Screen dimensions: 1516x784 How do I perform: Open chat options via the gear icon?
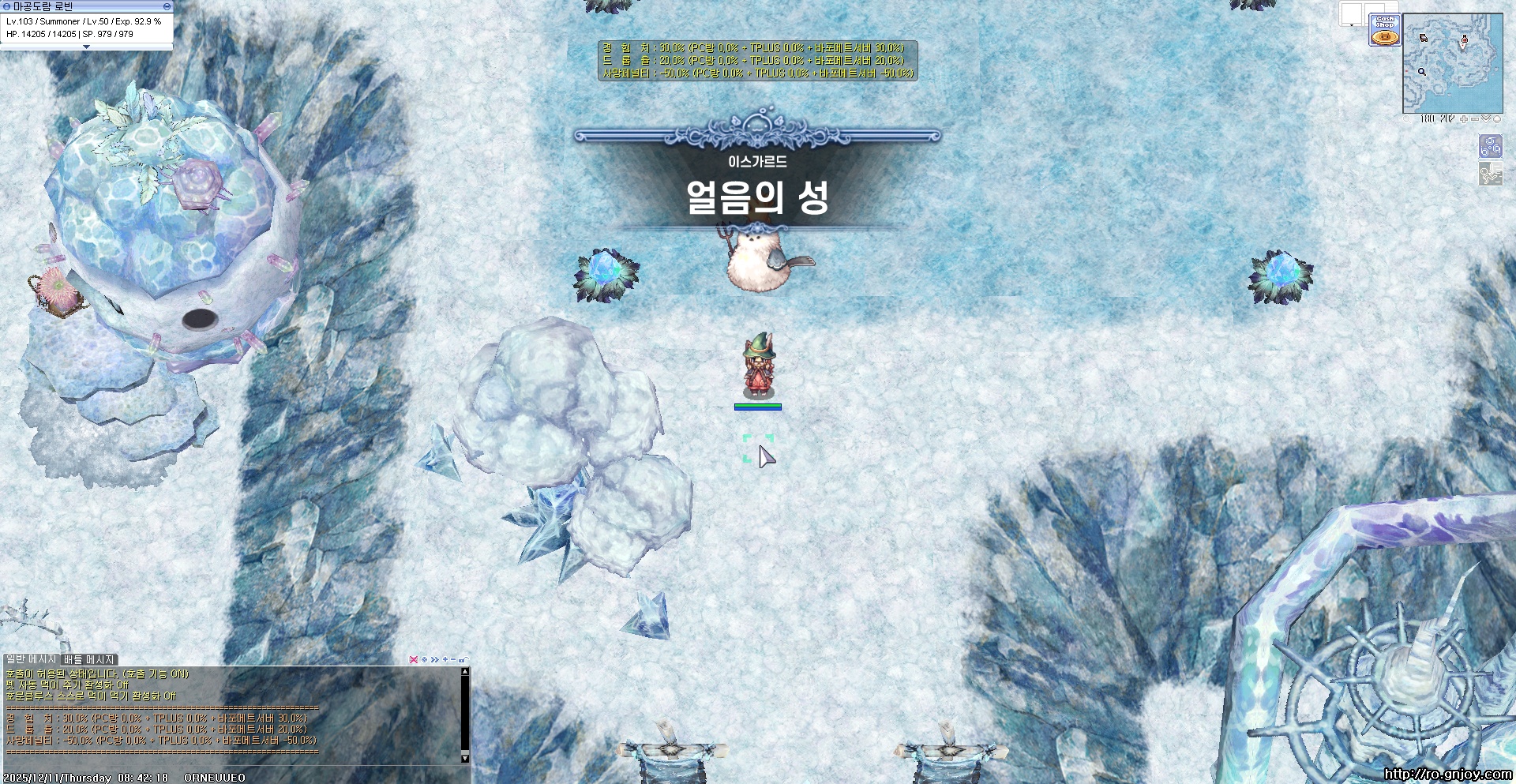click(424, 660)
